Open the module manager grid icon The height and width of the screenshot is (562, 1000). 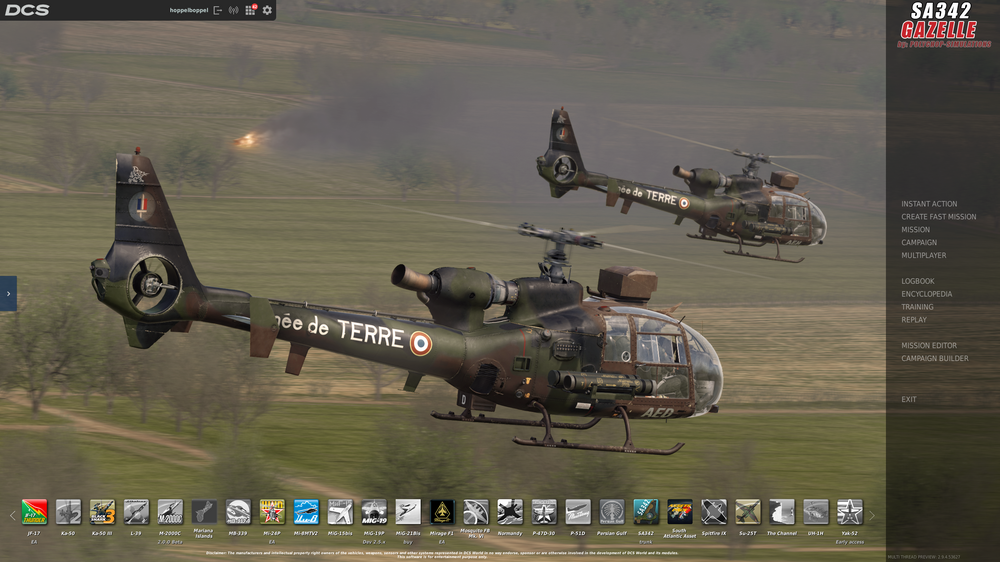pos(250,10)
